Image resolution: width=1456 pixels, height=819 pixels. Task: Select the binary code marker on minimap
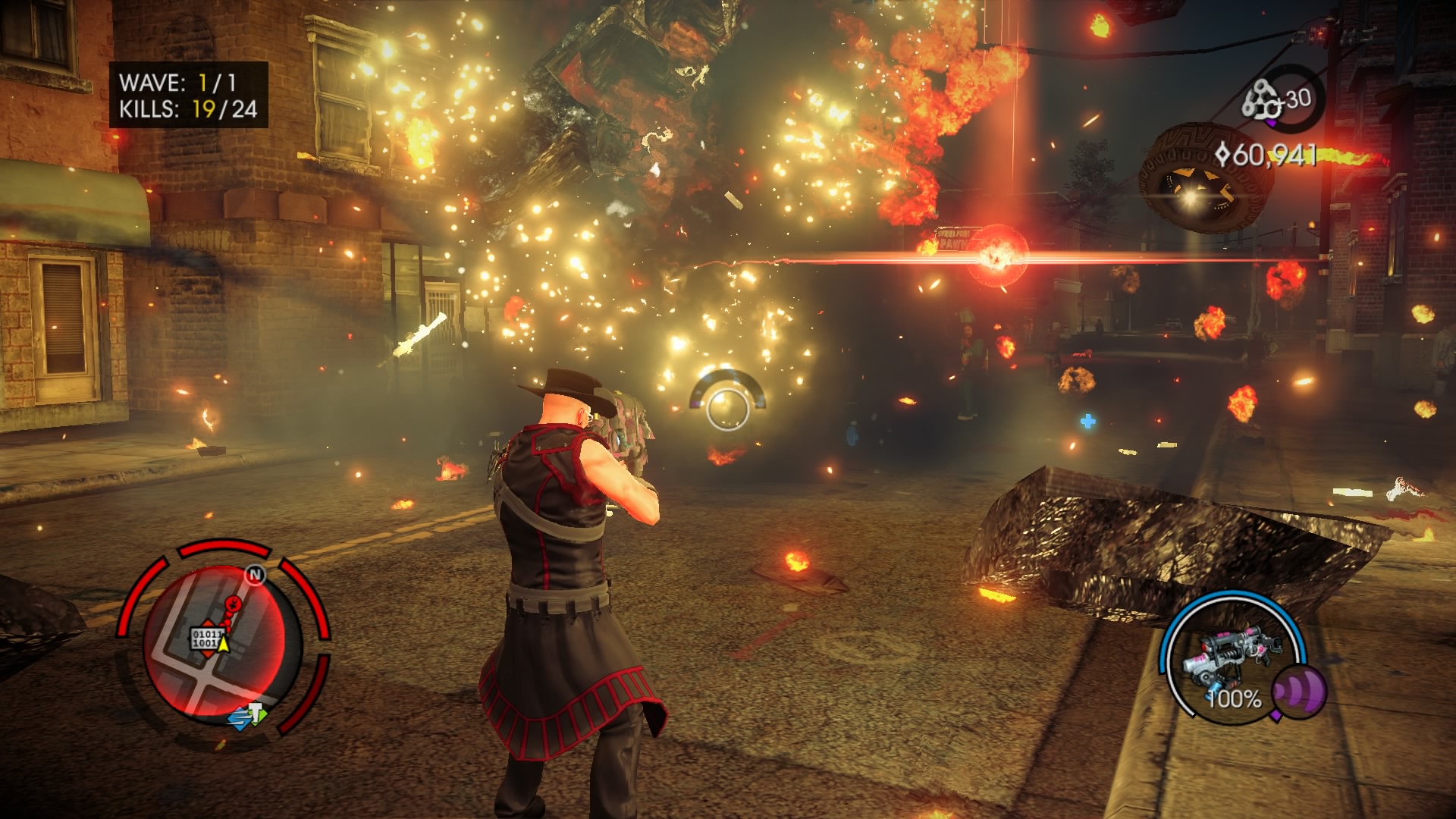(206, 638)
